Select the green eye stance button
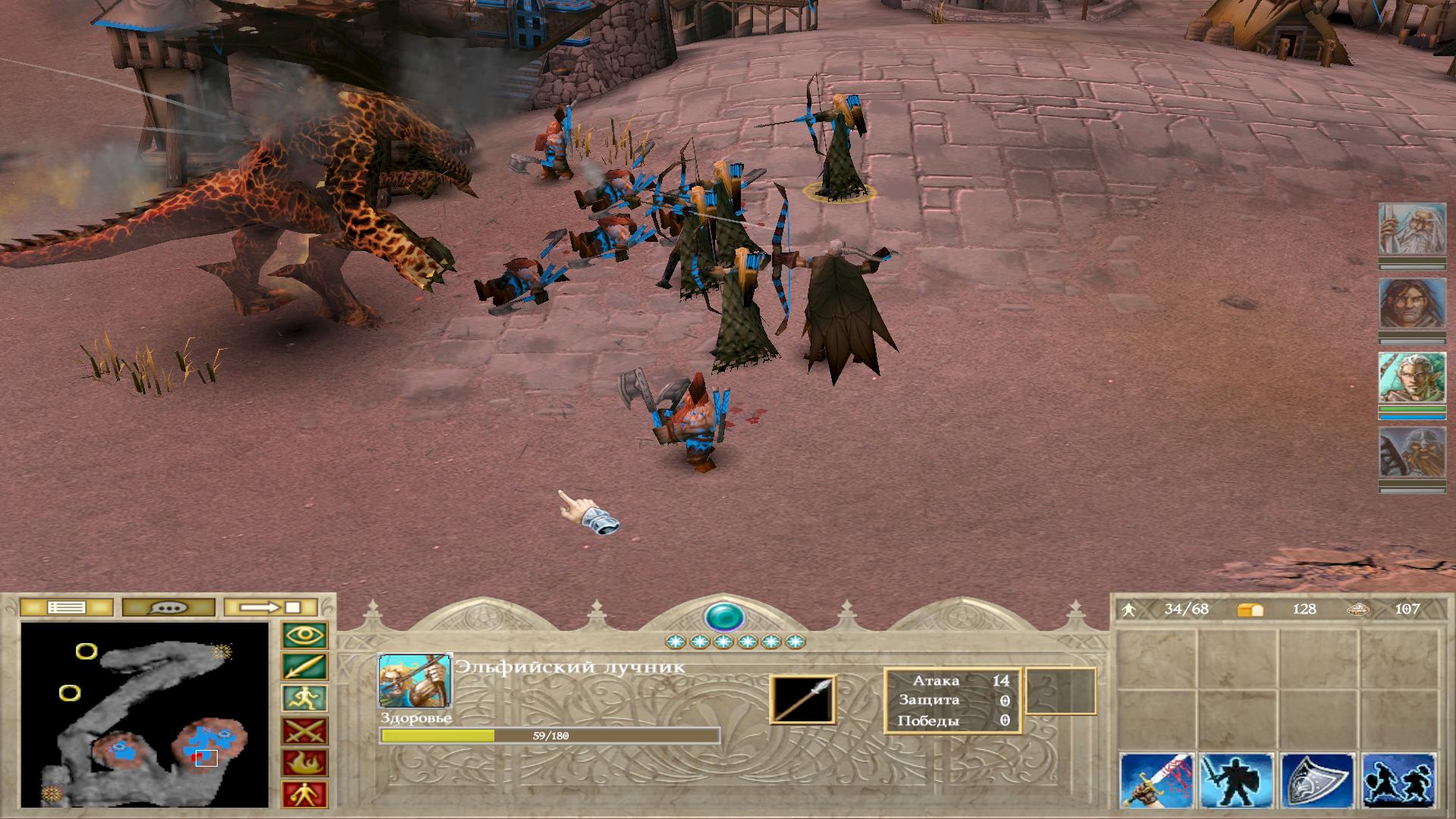1456x819 pixels. pyautogui.click(x=305, y=635)
